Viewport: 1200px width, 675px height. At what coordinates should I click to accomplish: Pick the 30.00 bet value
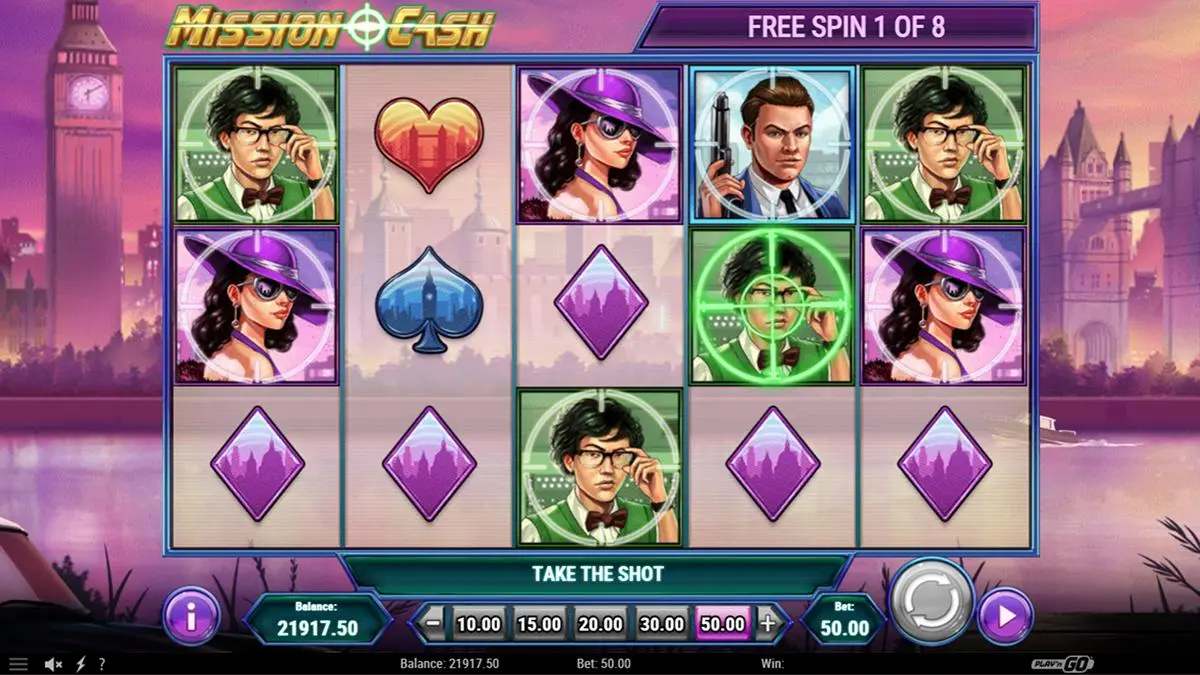pyautogui.click(x=661, y=624)
